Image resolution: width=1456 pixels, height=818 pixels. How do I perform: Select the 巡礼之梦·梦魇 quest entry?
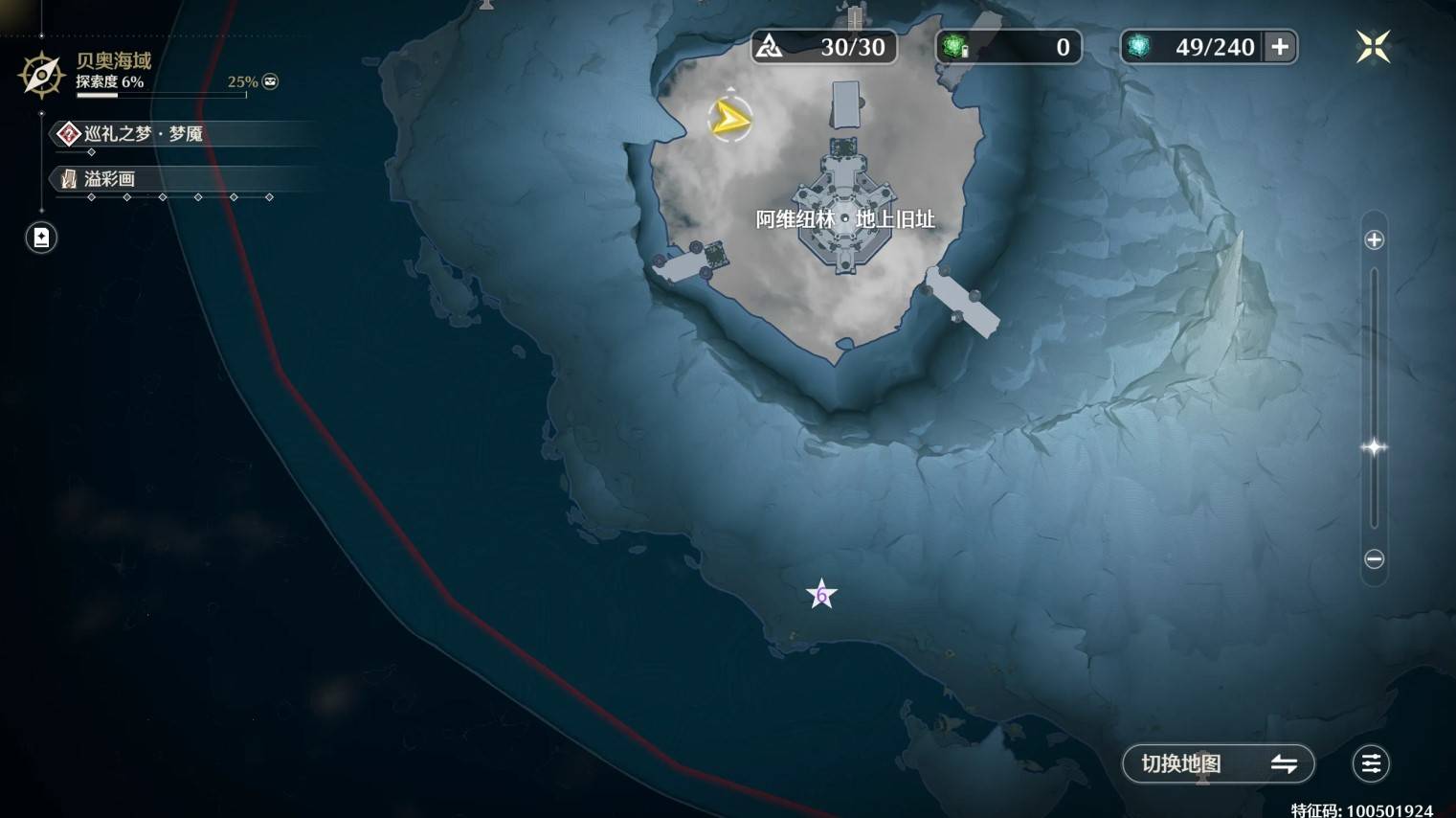coord(144,134)
